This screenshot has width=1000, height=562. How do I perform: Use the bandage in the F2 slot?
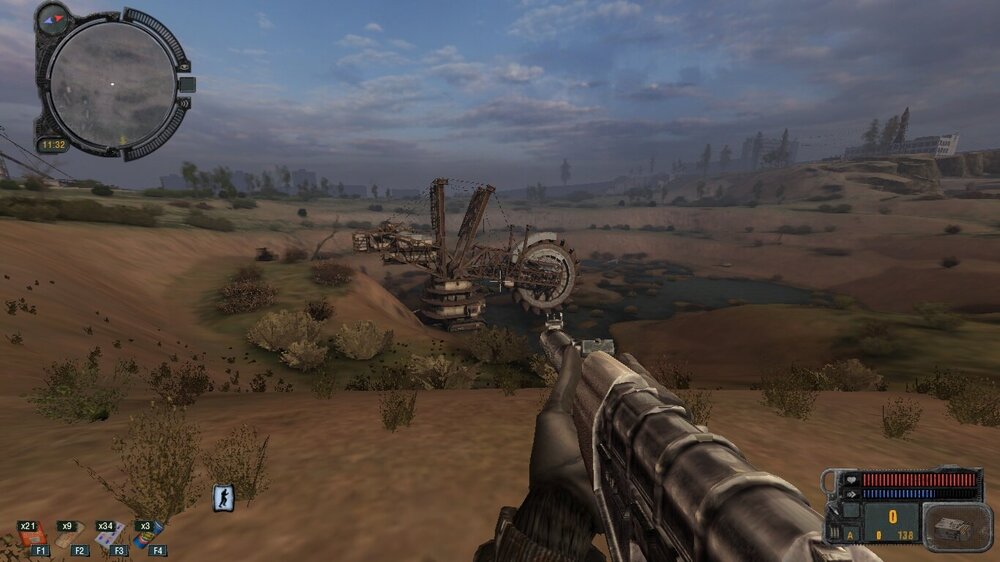(72, 538)
